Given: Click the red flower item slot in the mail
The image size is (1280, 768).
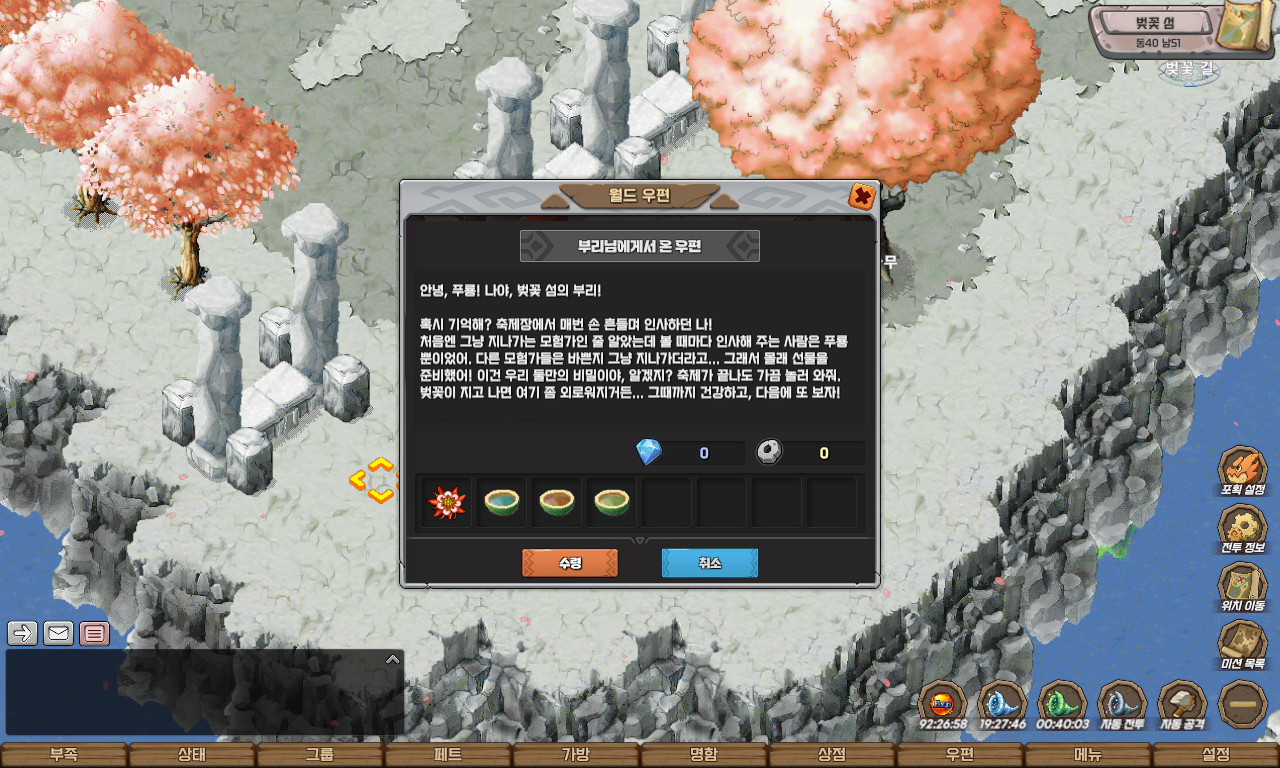Looking at the screenshot, I should [446, 501].
